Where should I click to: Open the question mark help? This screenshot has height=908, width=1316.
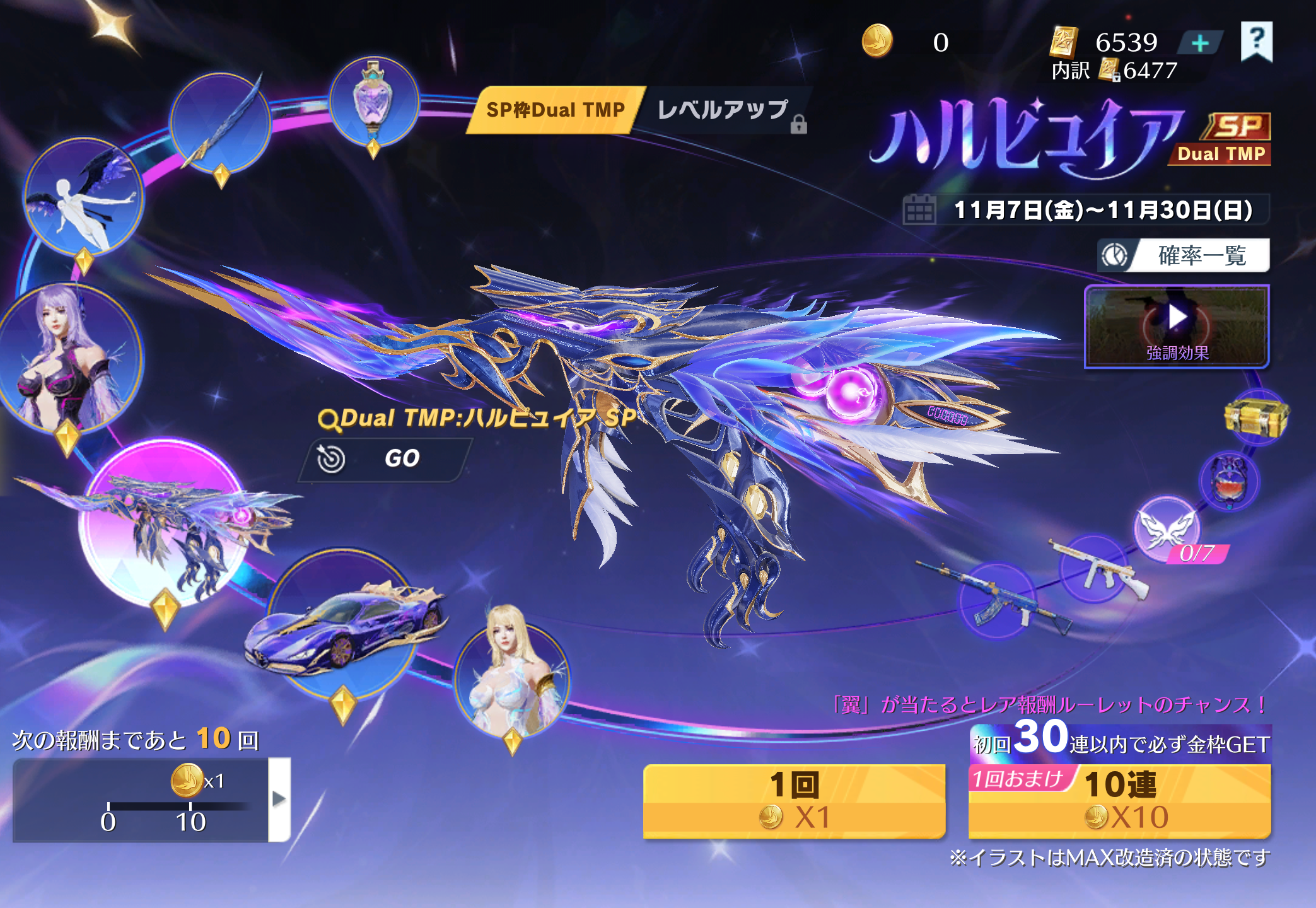coord(1256,41)
